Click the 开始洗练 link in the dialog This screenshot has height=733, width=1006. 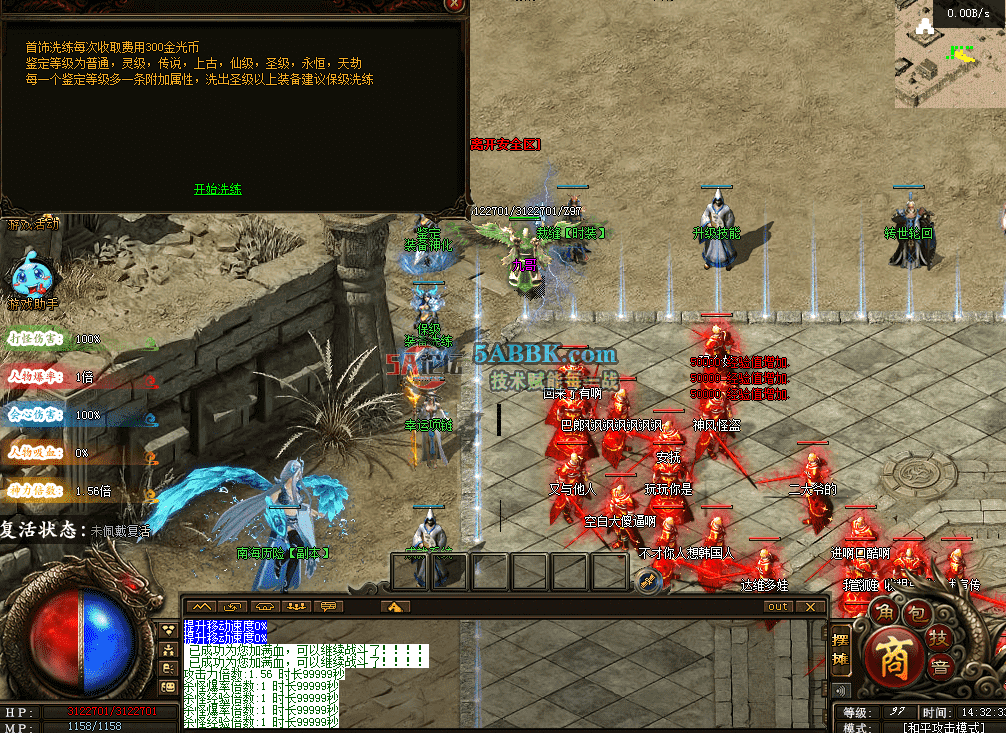(218, 189)
